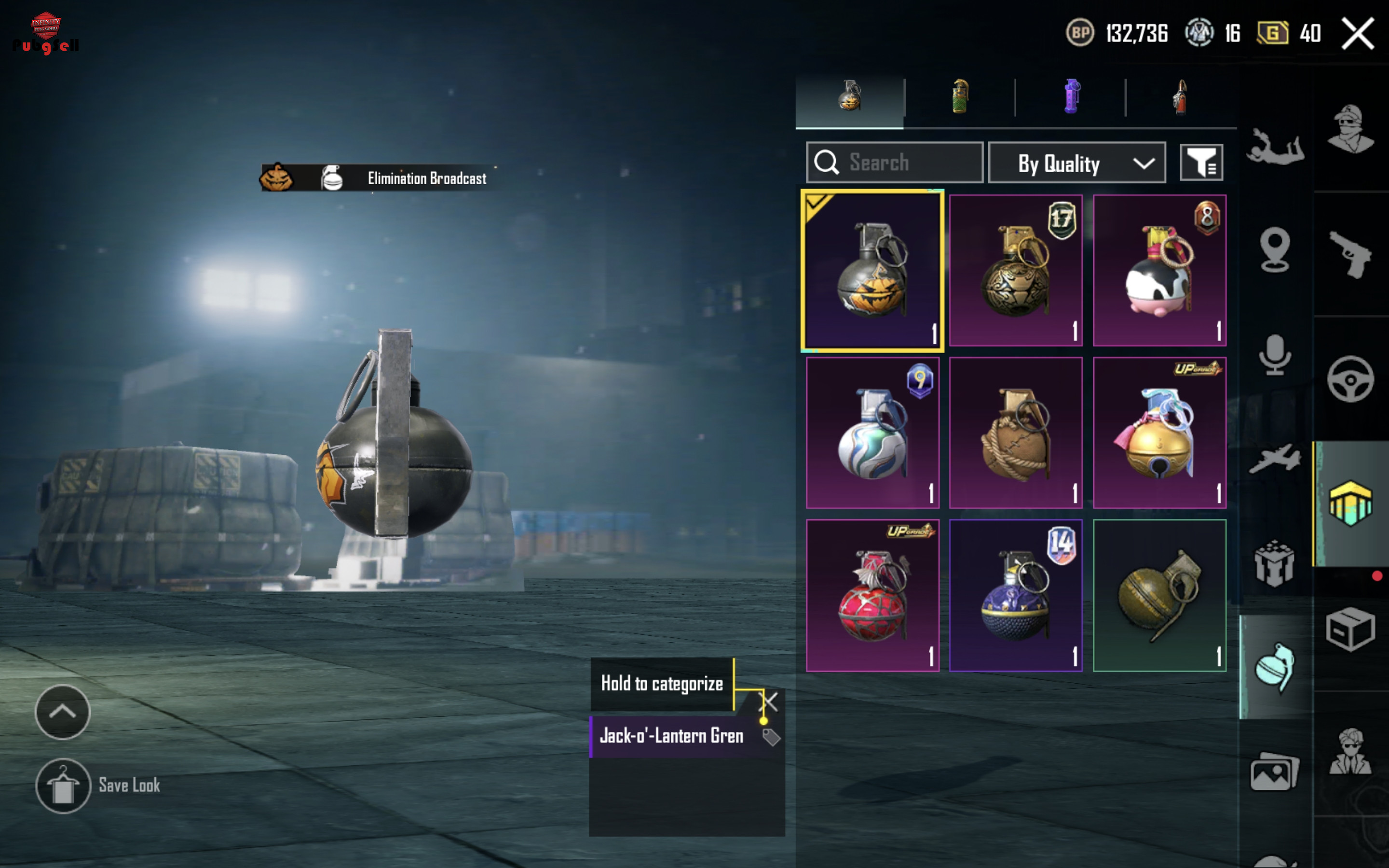Switch to the purple stun grenade tab
Viewport: 1389px width, 868px height.
coord(1071,97)
